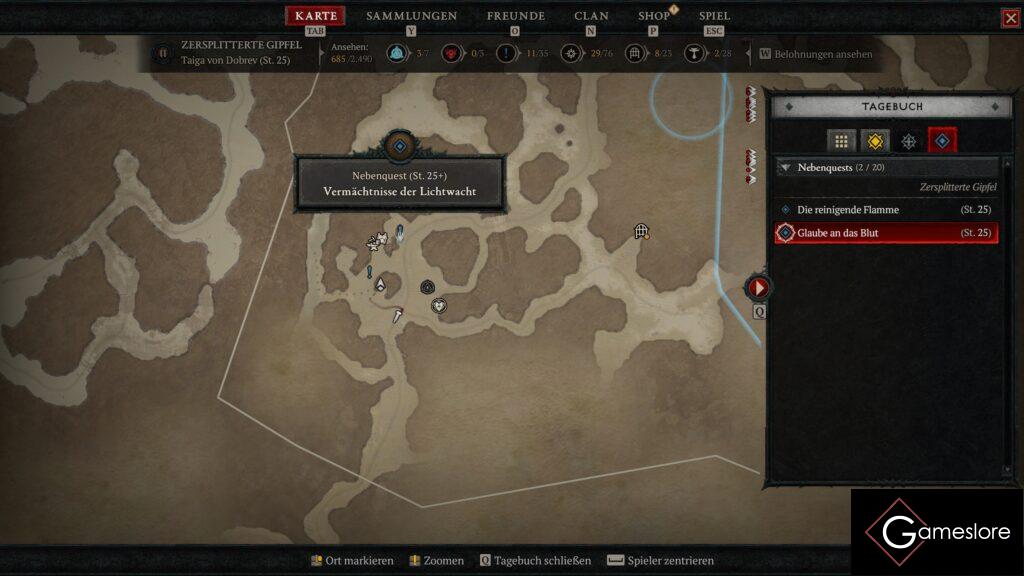Switch to the yellow diamond journal tab
The width and height of the screenshot is (1024, 576).
pos(875,141)
